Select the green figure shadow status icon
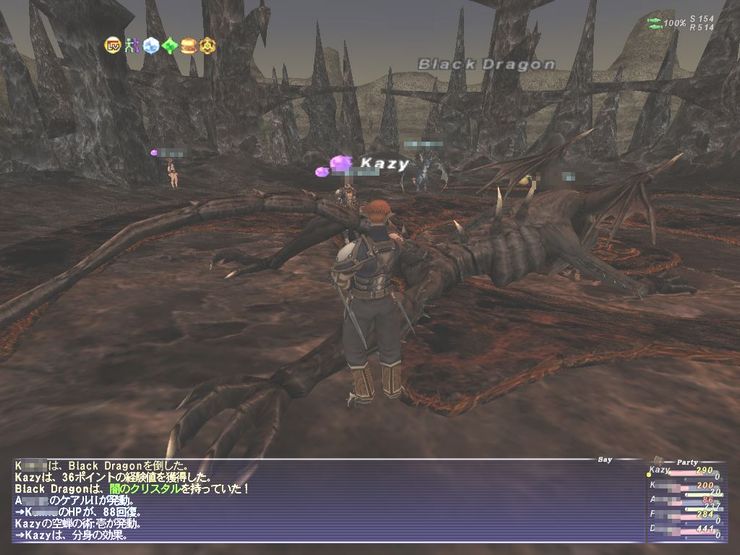This screenshot has width=740, height=555. [x=131, y=45]
